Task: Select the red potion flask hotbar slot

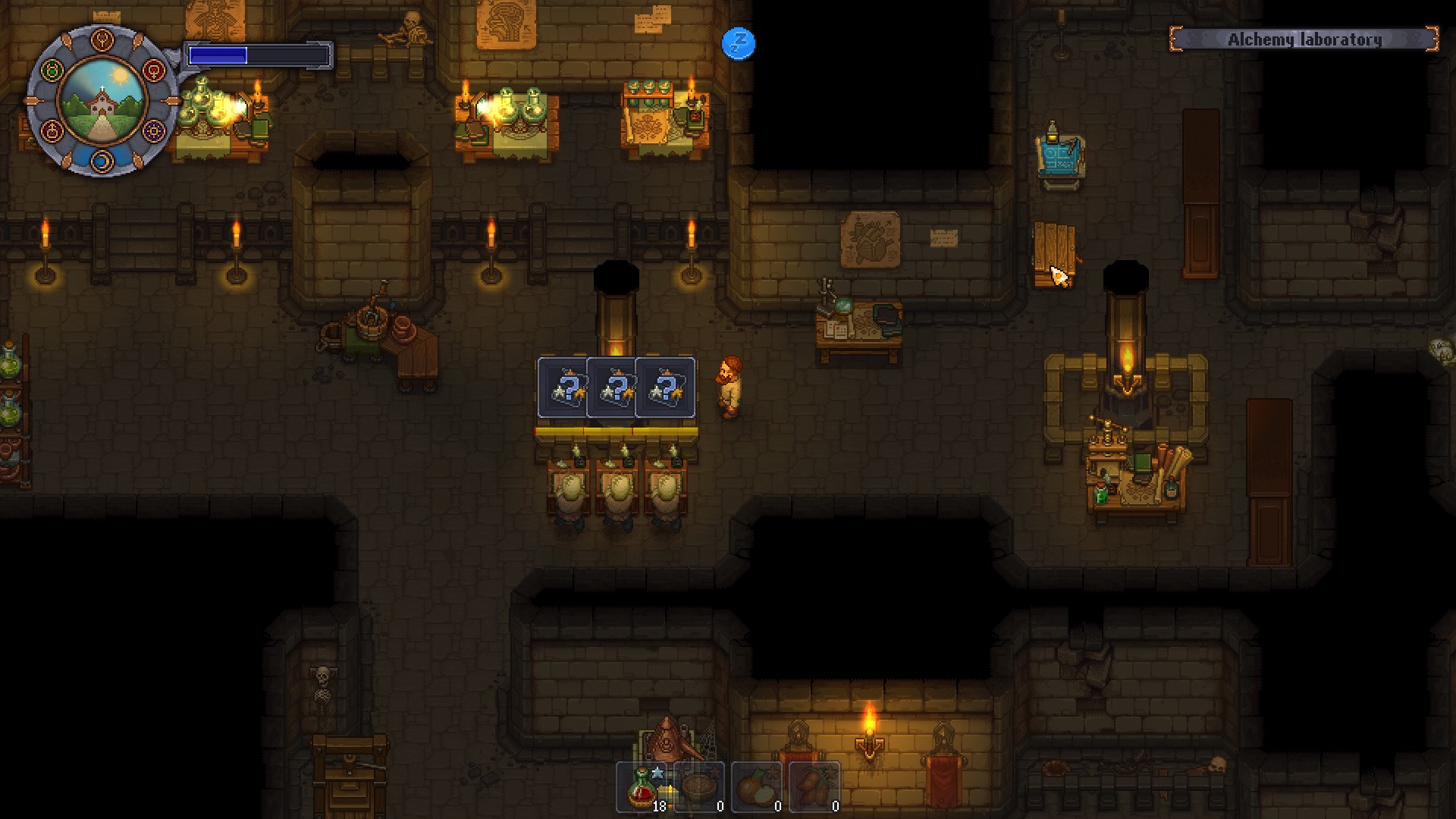Action: pos(642,787)
